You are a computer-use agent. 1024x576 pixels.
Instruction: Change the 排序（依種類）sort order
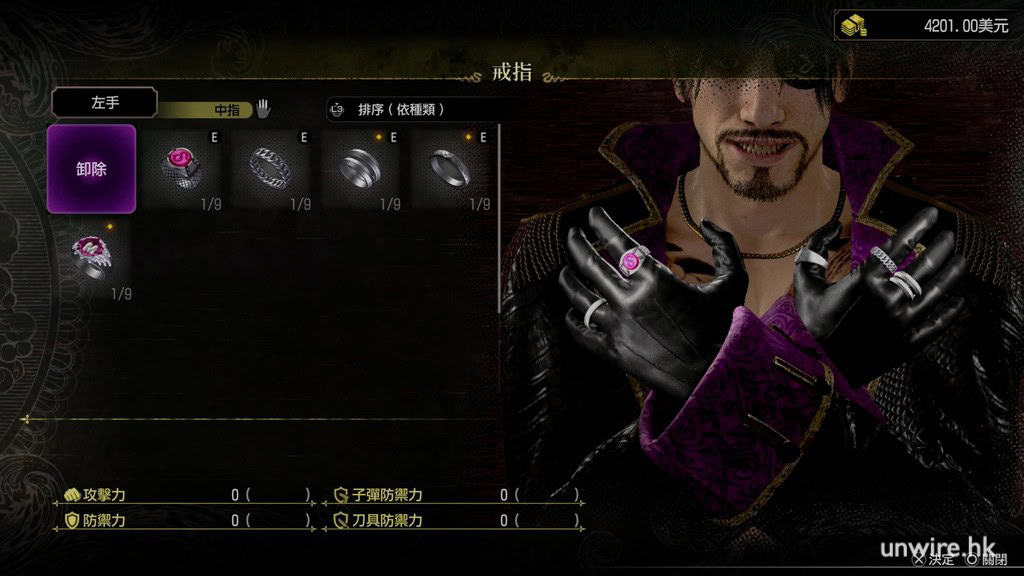(x=412, y=109)
